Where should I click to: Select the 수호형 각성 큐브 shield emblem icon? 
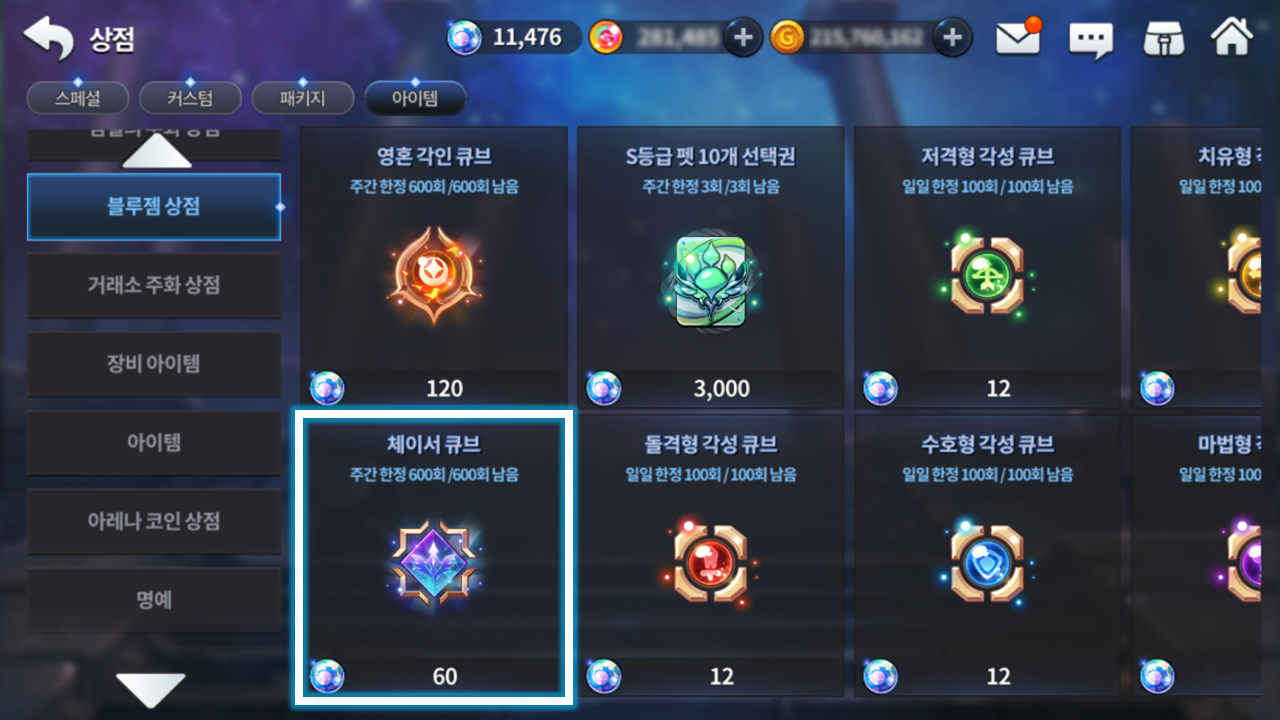(988, 564)
